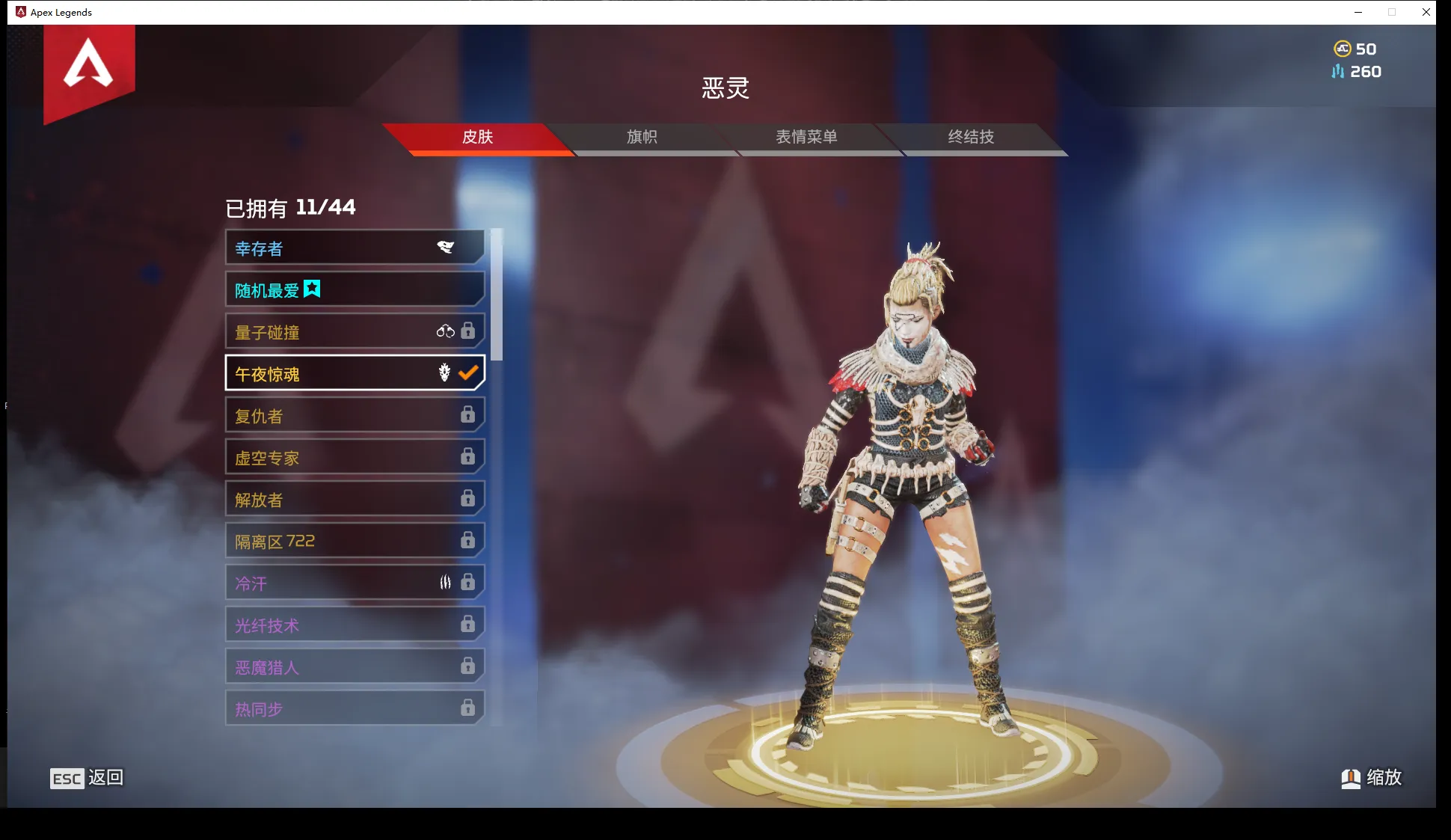
Task: Select the 虚空专家 skin
Action: [355, 458]
